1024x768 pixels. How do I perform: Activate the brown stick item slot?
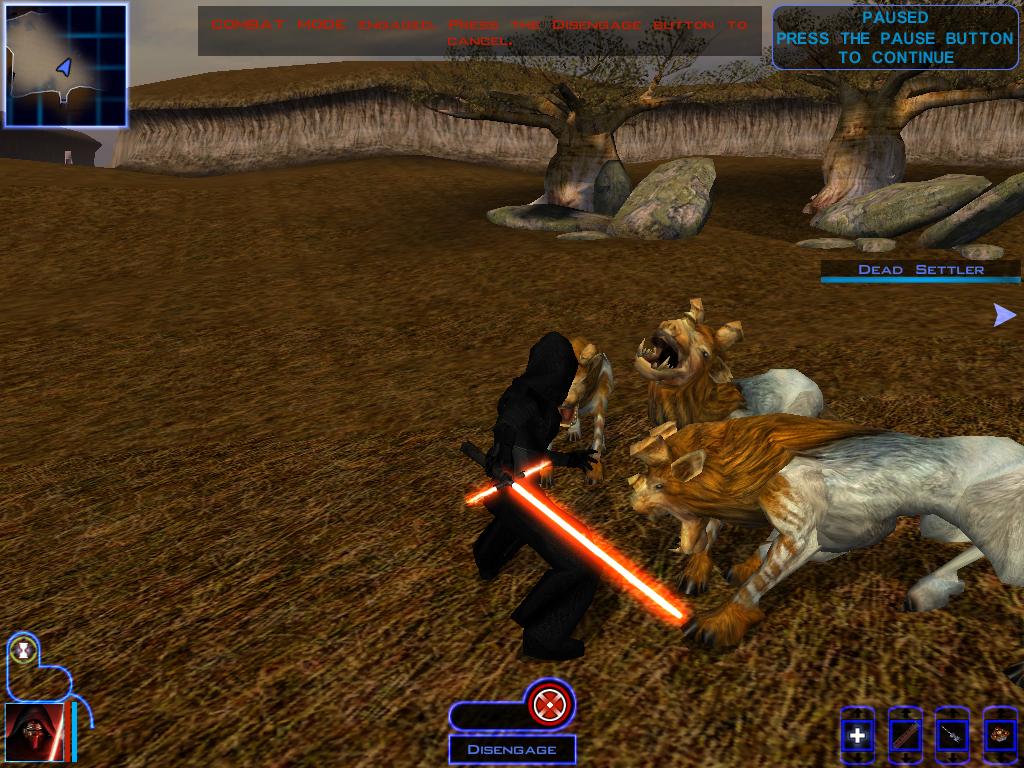[x=905, y=737]
